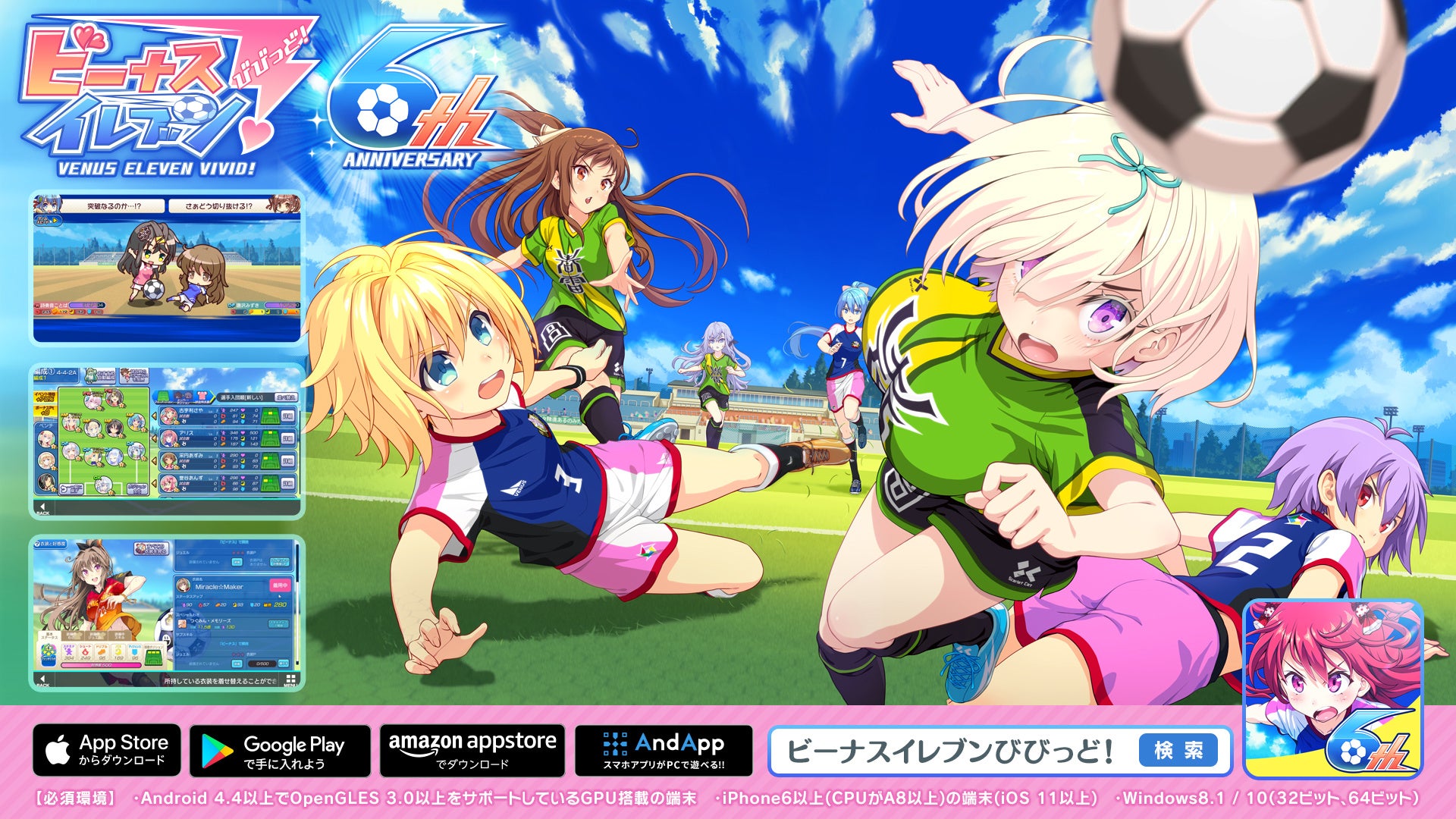
Task: Expand the player row for 古宇利さや
Action: [x=154, y=416]
